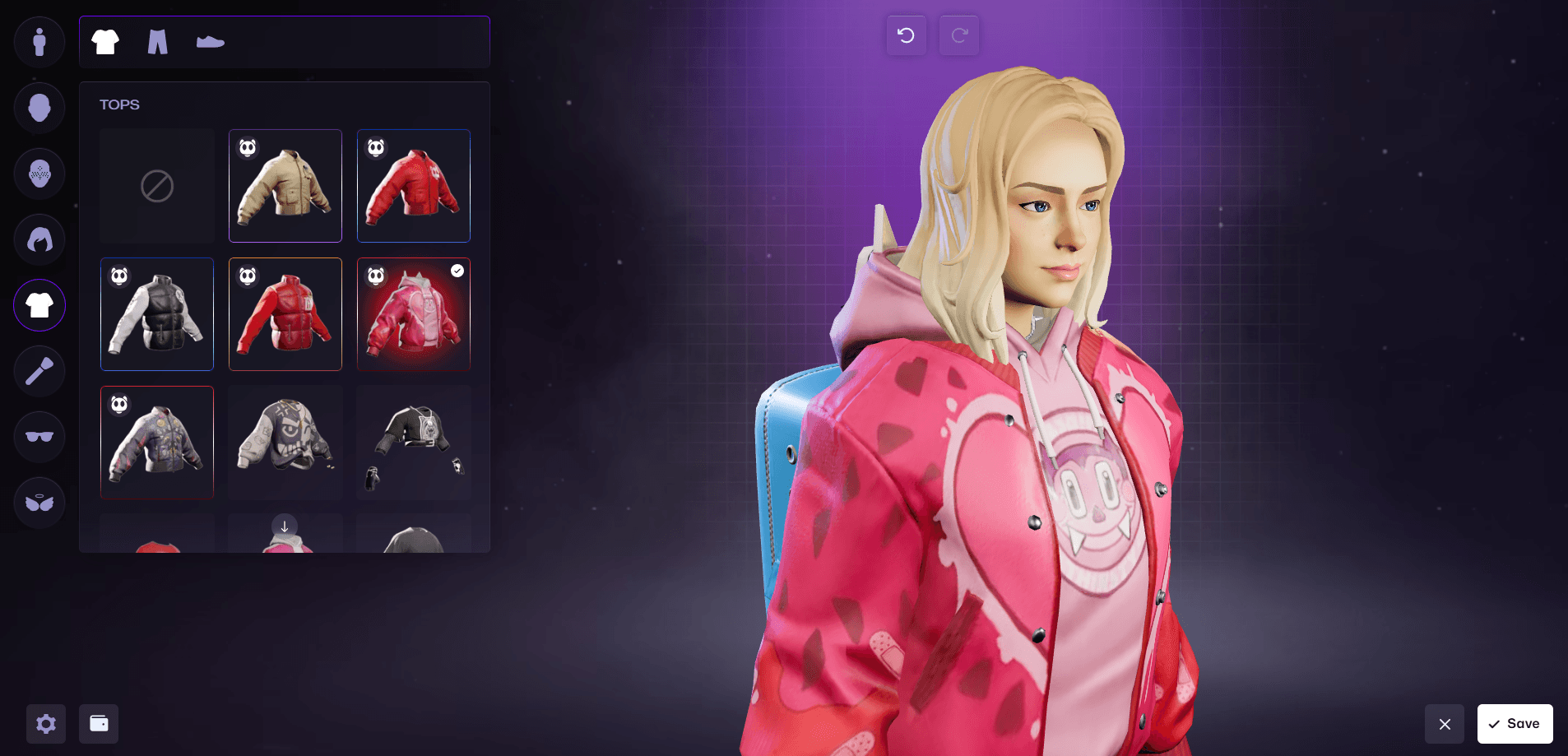
Task: Choose the black puffer vest jacket
Action: point(157,314)
